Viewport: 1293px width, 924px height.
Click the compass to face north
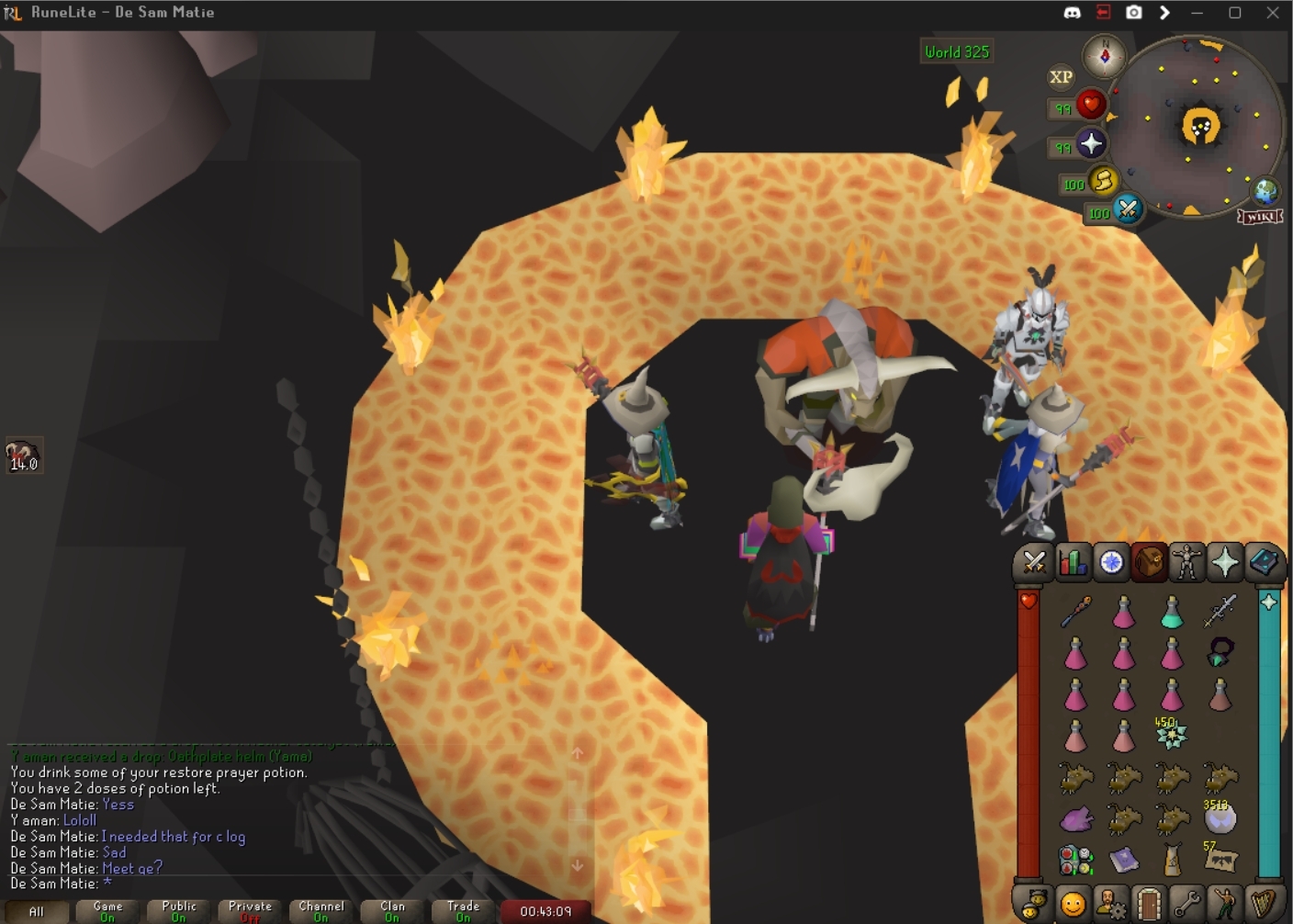coord(1105,57)
